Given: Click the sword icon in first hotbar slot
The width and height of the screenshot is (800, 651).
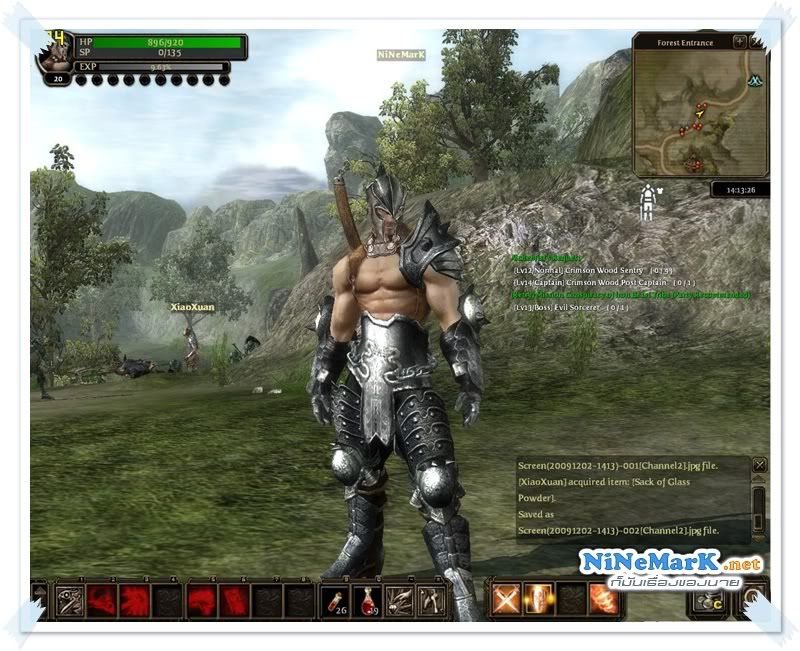Looking at the screenshot, I should [x=71, y=599].
